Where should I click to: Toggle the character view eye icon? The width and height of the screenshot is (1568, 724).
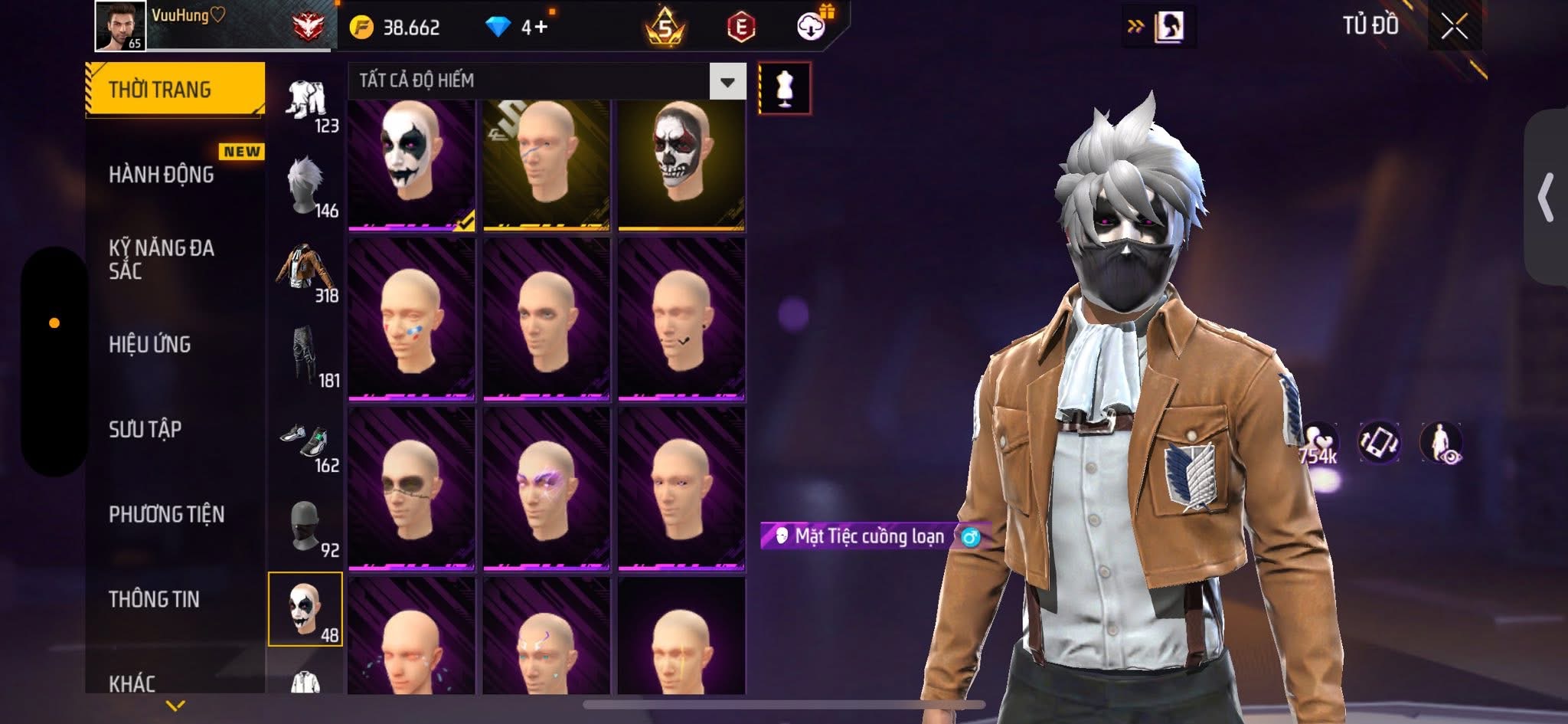click(x=1442, y=444)
